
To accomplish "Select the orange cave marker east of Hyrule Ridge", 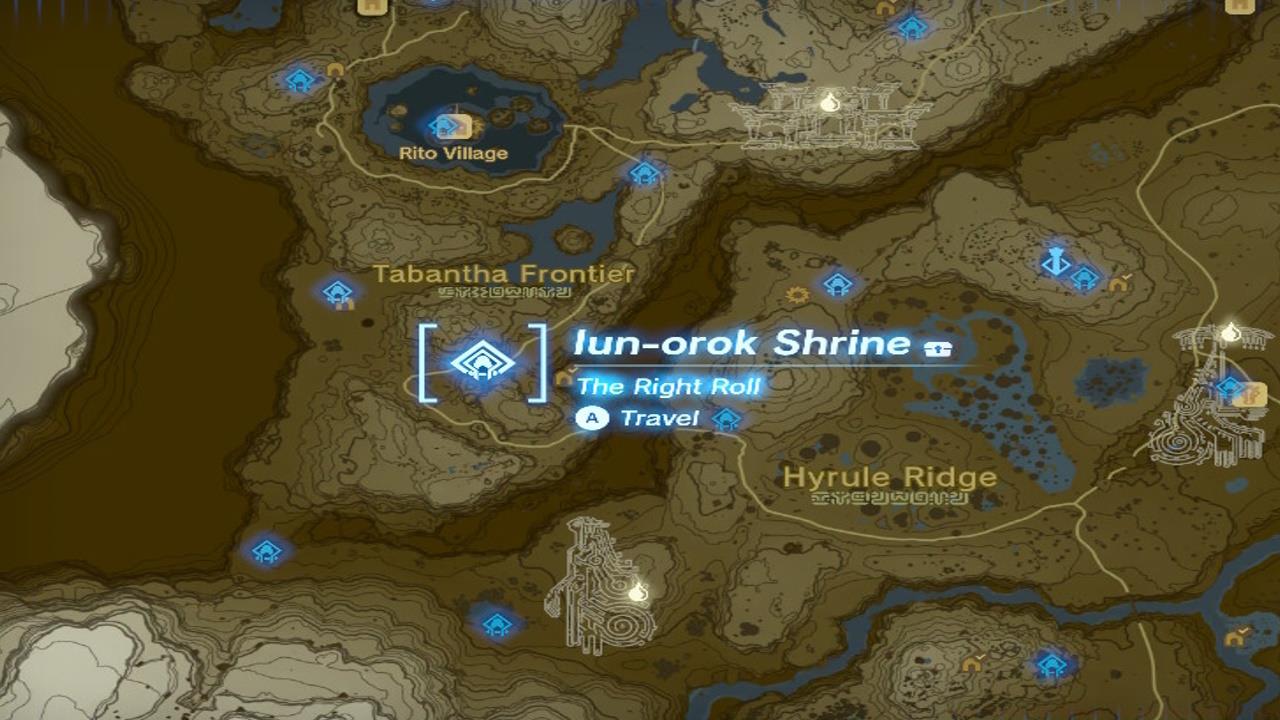I will point(1117,283).
